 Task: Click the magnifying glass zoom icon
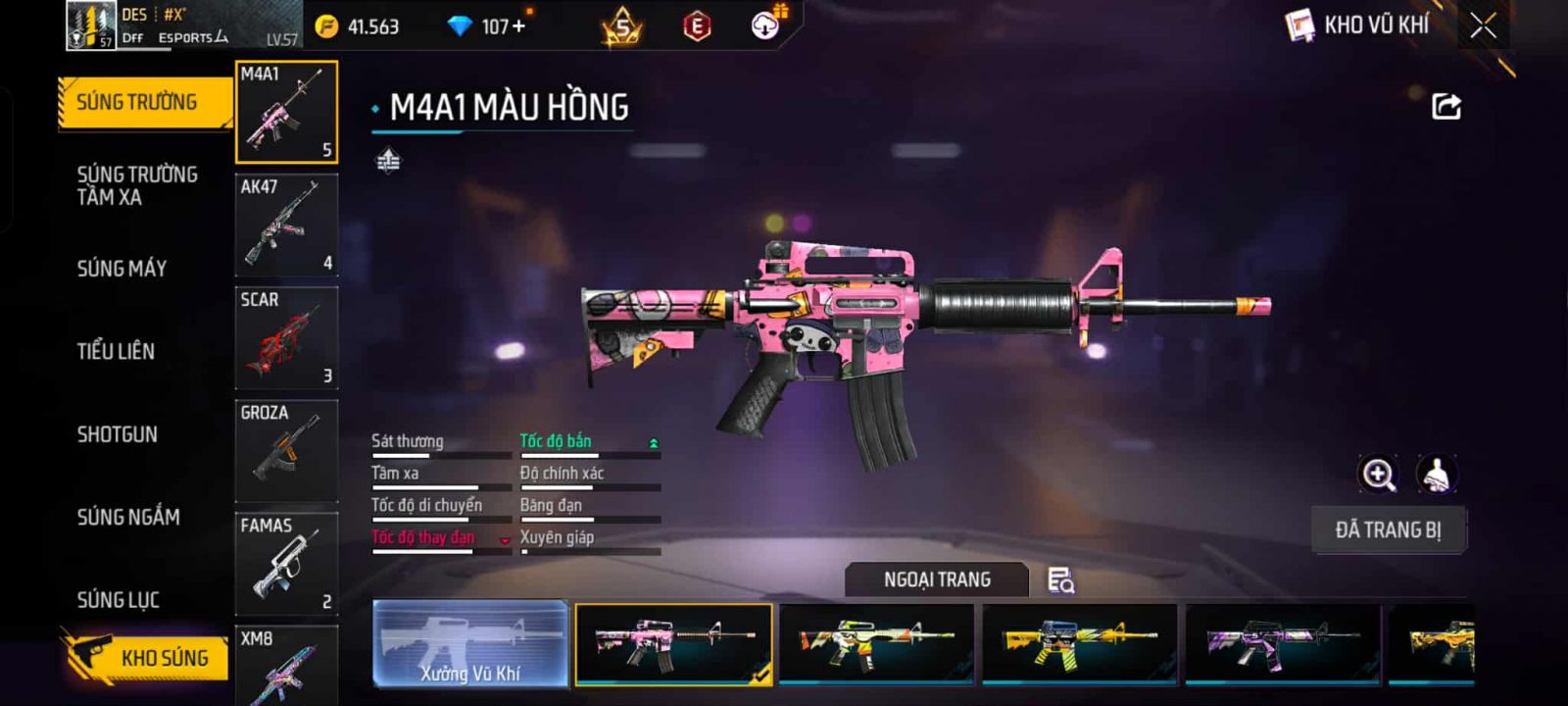click(x=1378, y=475)
